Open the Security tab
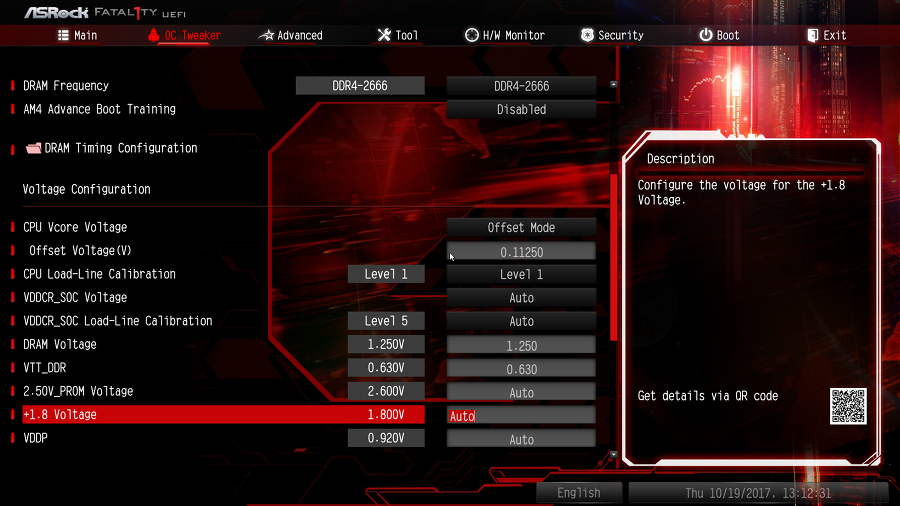 [x=611, y=35]
